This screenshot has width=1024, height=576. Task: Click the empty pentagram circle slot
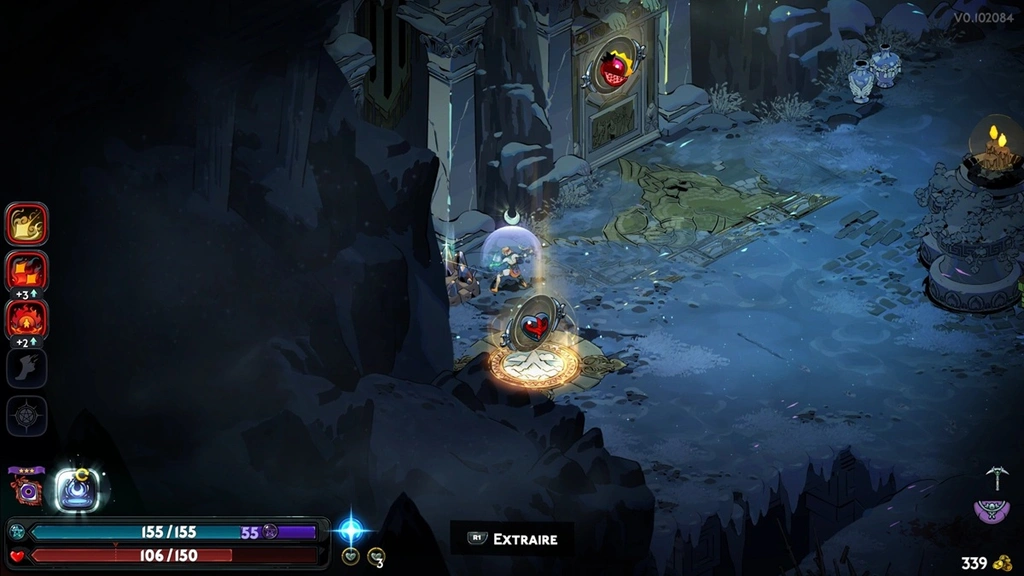[x=27, y=415]
